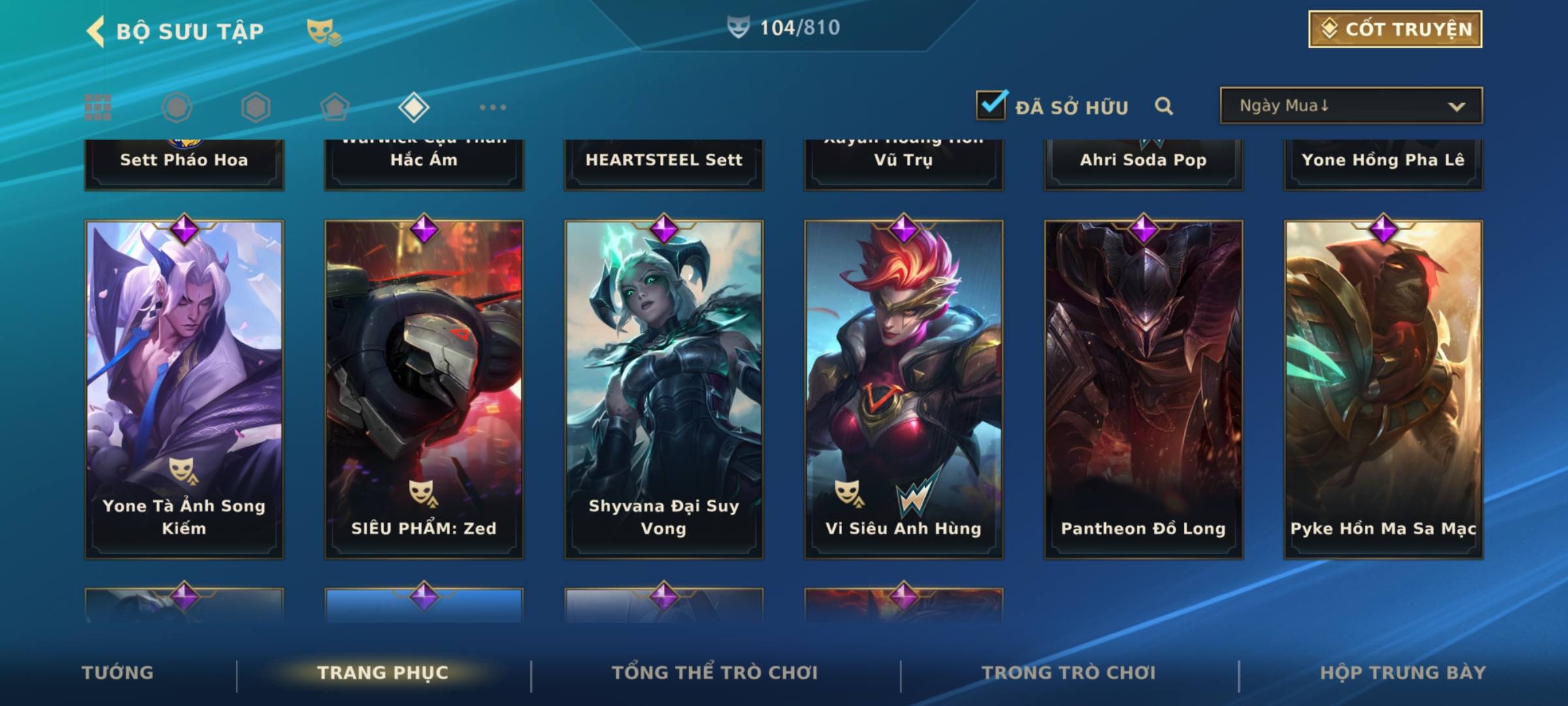Open the three-dots more filters

(x=493, y=107)
